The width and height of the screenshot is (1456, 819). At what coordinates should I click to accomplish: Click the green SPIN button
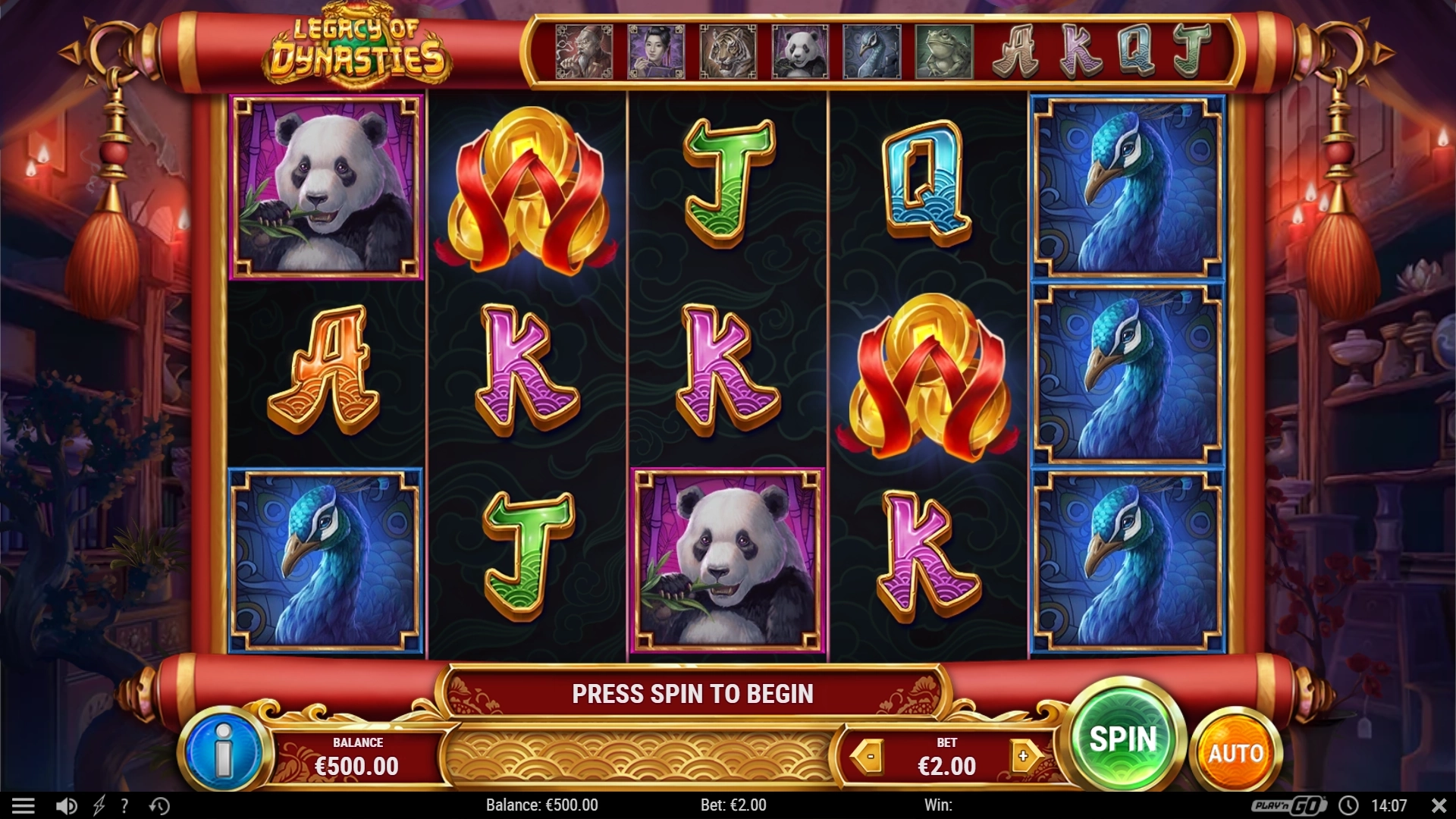point(1124,739)
